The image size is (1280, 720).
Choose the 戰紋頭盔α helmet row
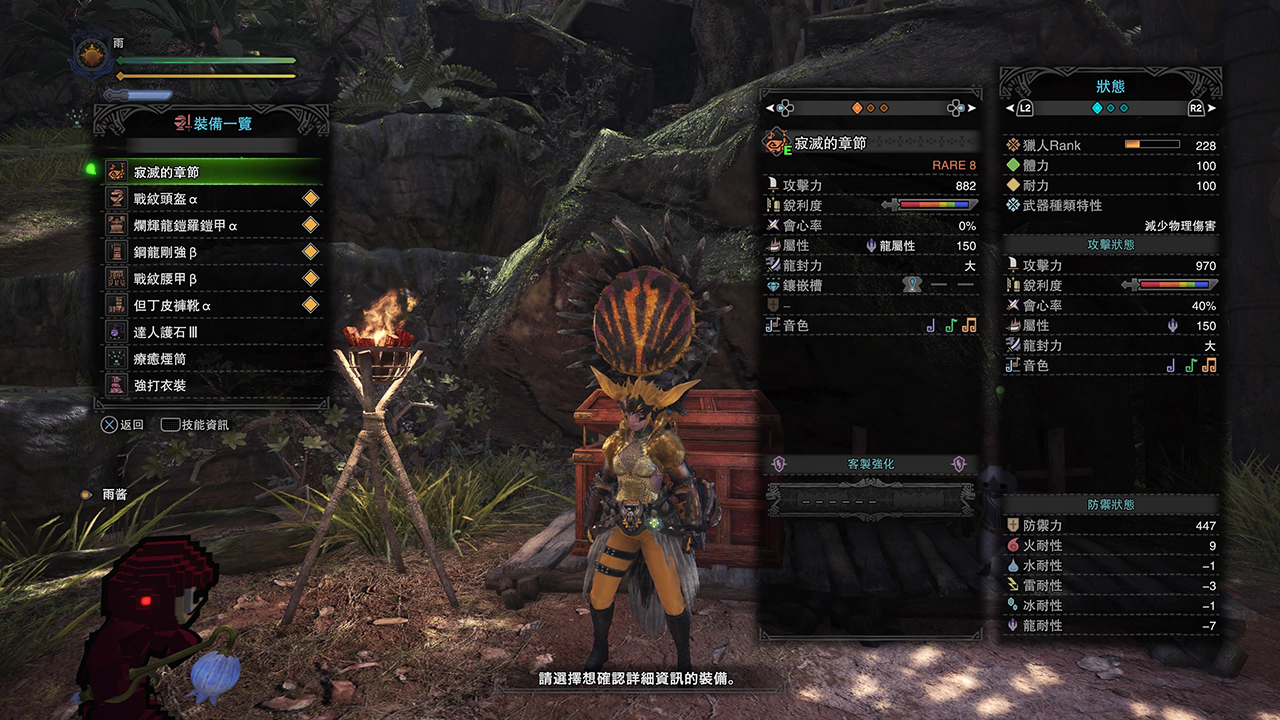pyautogui.click(x=212, y=199)
